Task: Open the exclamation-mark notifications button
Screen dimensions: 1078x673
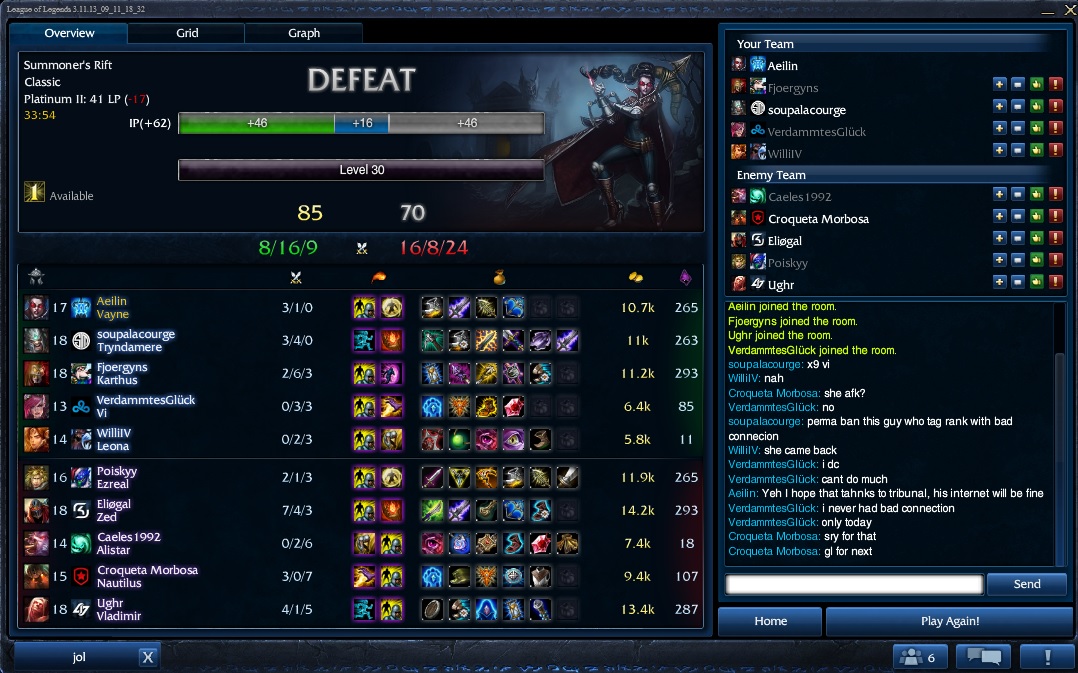Action: [1046, 657]
